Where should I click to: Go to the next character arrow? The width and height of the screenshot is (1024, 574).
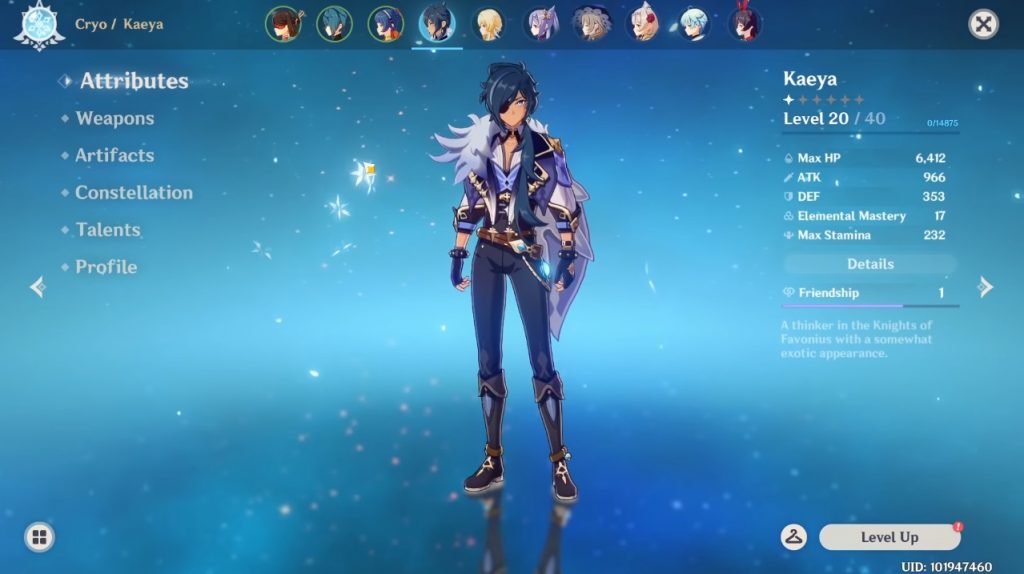(x=986, y=288)
